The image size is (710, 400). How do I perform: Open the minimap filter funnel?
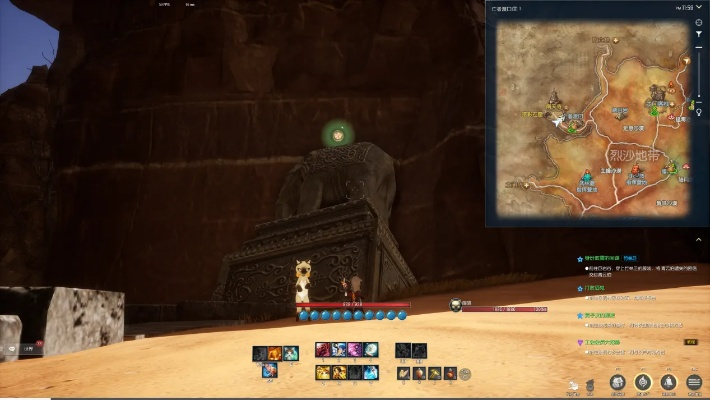pos(699,34)
